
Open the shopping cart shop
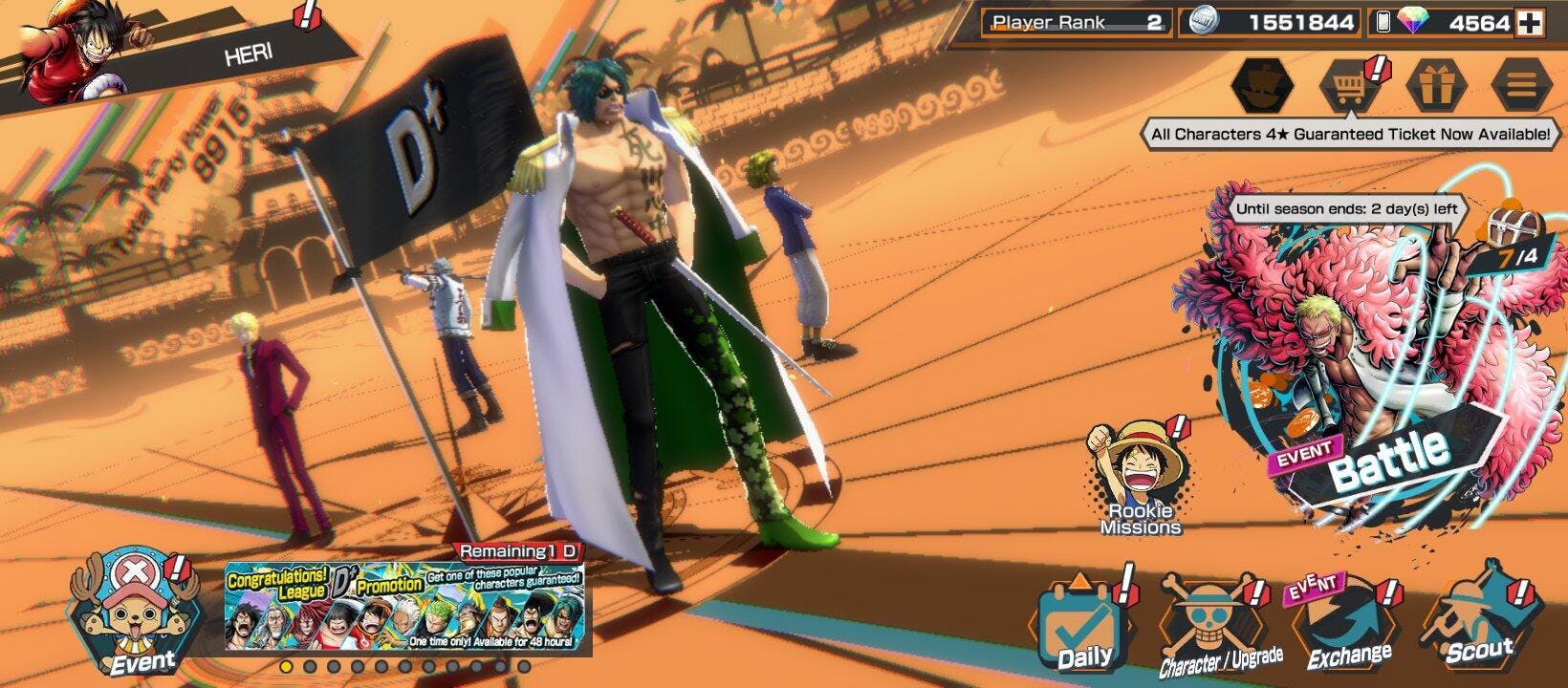[1348, 86]
